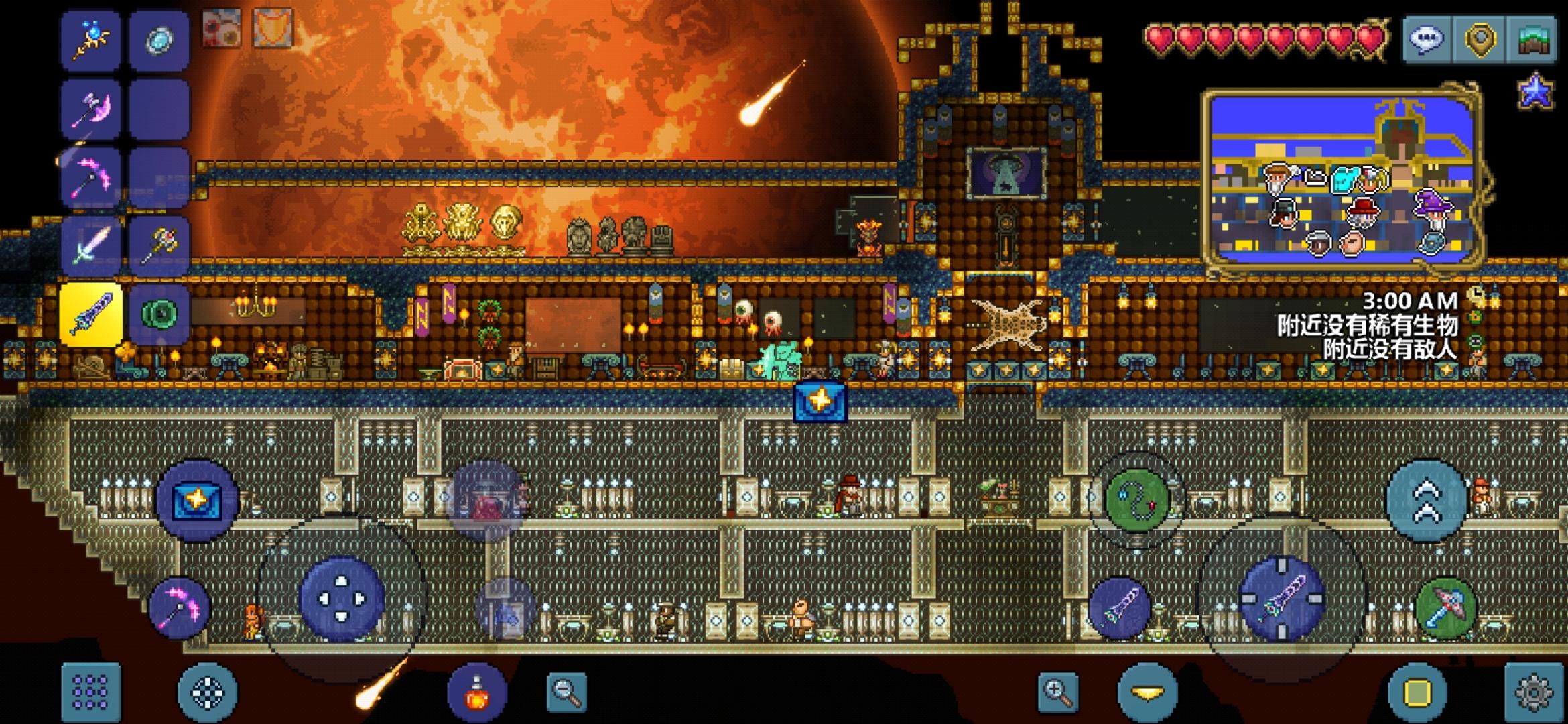Select the green yoyo hotbar slot

coord(159,314)
